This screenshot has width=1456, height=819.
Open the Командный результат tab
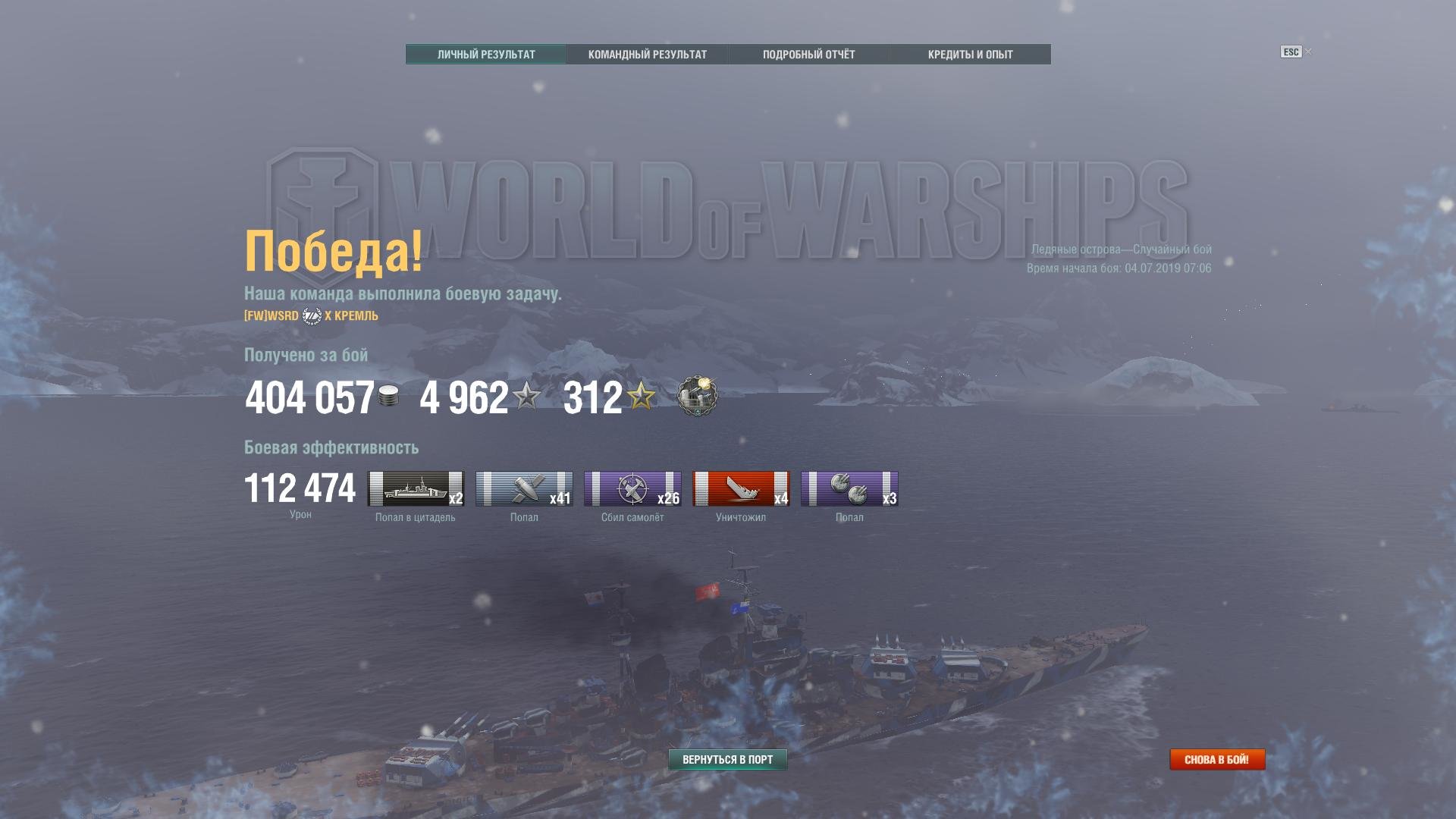(x=647, y=55)
